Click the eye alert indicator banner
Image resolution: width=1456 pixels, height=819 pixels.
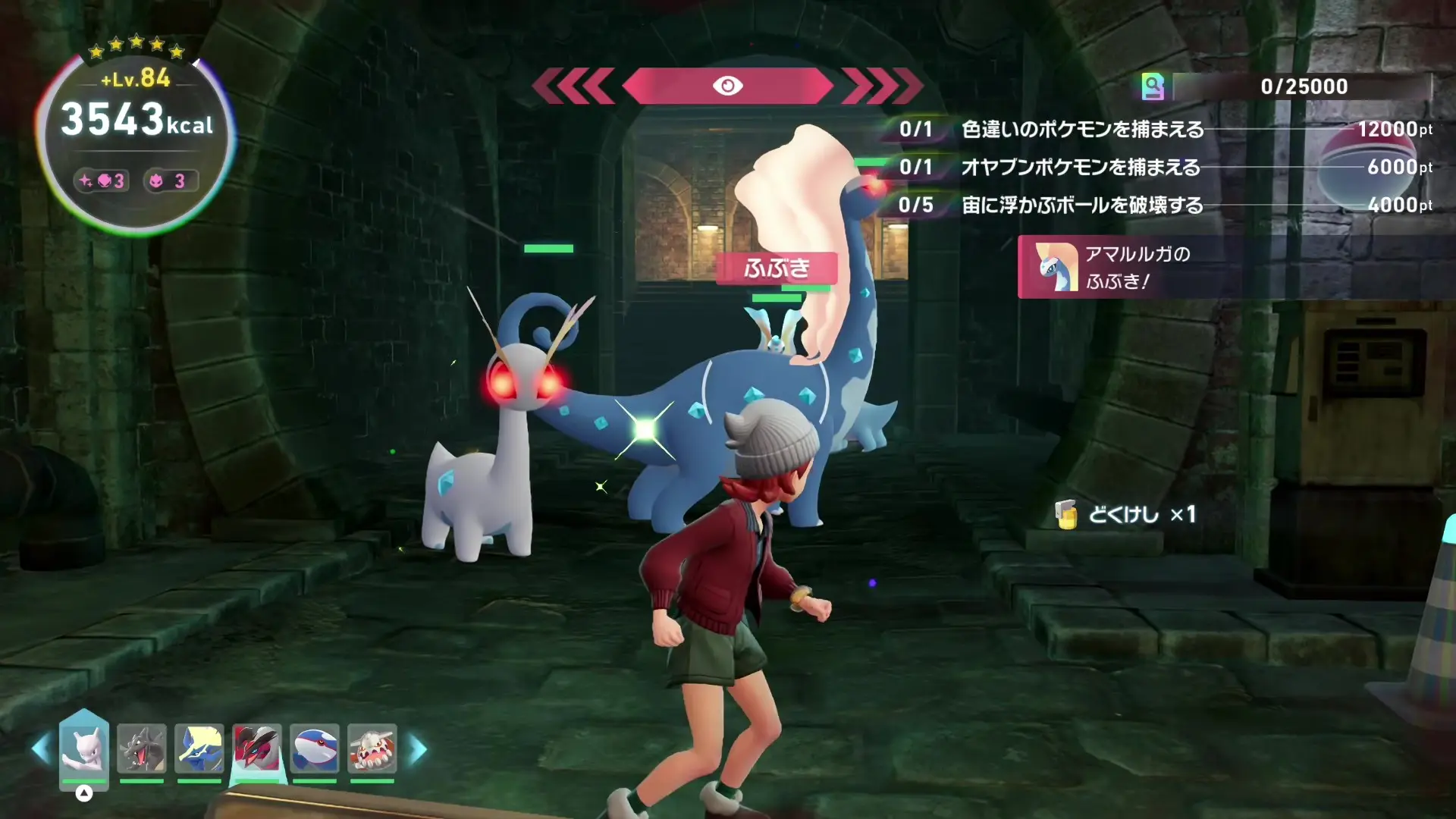pos(727,86)
